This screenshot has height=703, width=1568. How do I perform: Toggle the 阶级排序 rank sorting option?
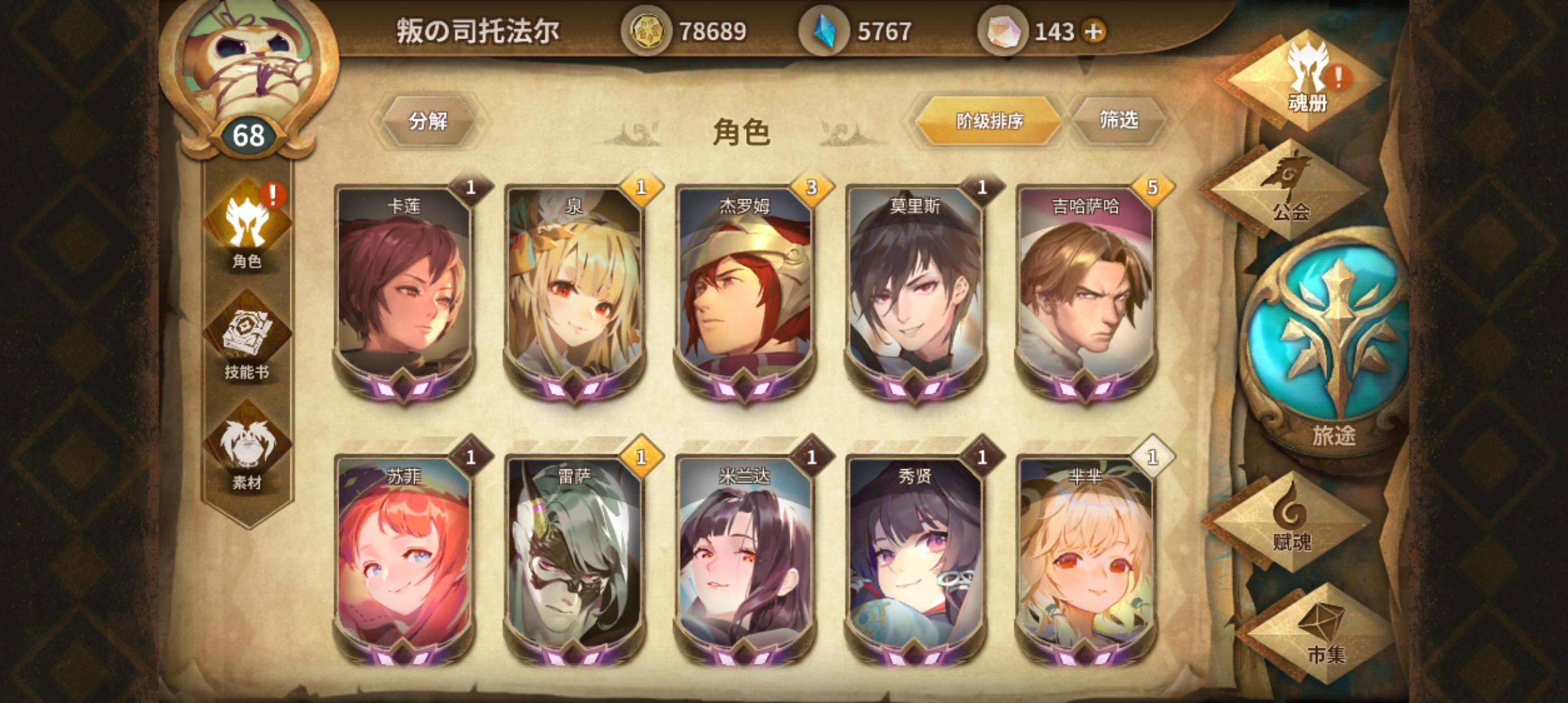pos(990,120)
